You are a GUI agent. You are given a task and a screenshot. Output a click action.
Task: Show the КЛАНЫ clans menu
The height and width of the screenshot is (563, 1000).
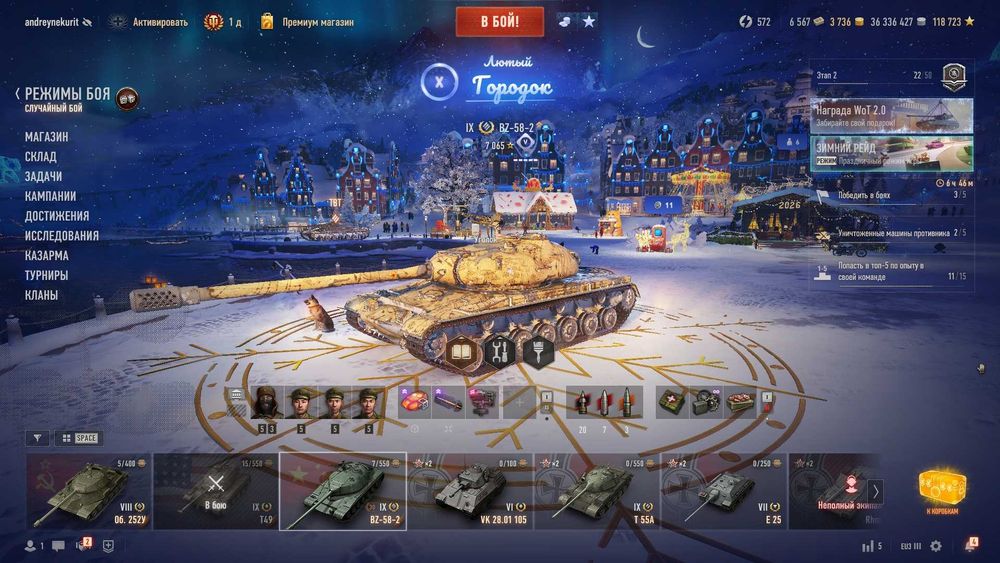(x=41, y=295)
